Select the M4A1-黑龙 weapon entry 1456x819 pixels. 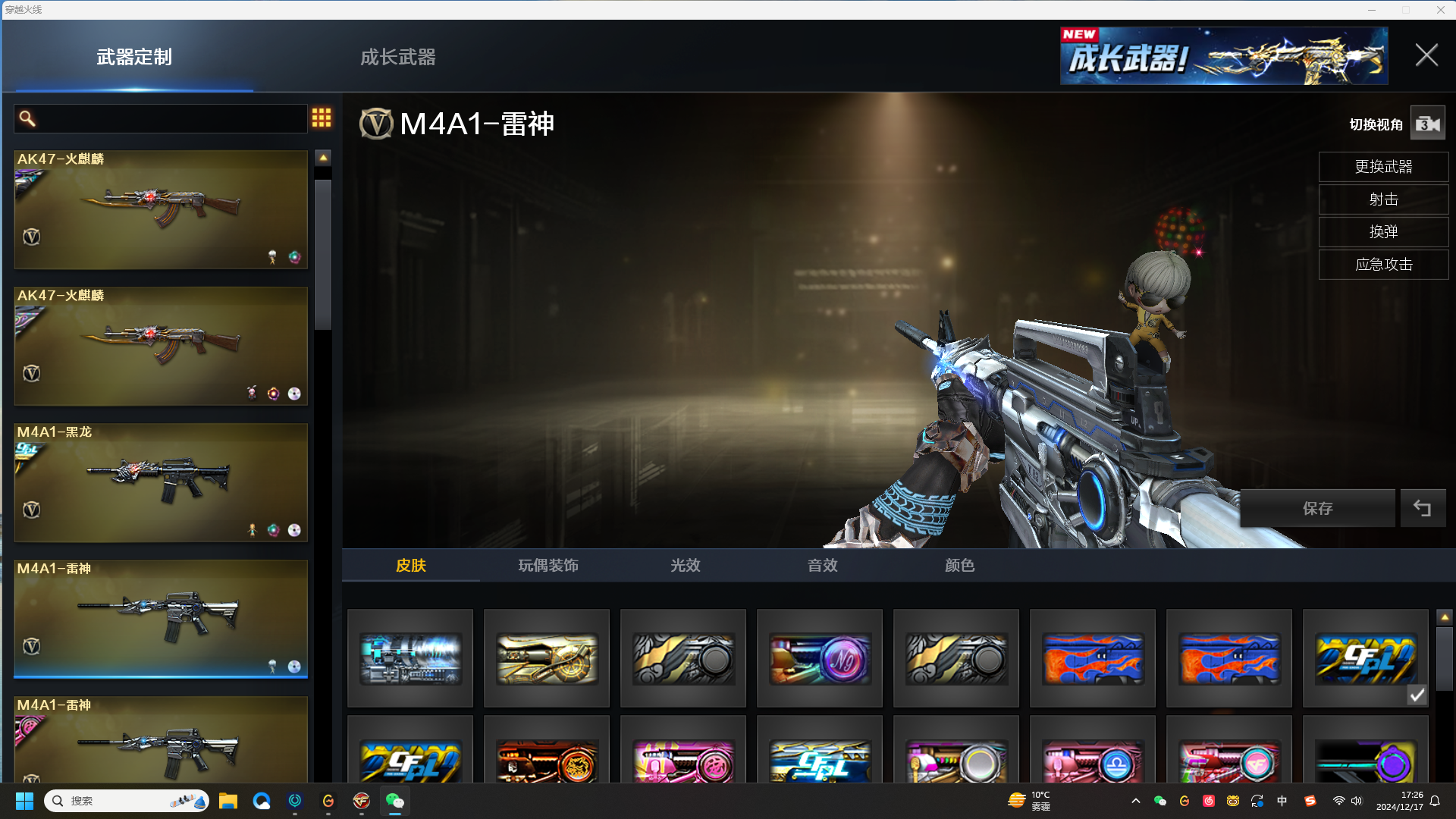[161, 482]
